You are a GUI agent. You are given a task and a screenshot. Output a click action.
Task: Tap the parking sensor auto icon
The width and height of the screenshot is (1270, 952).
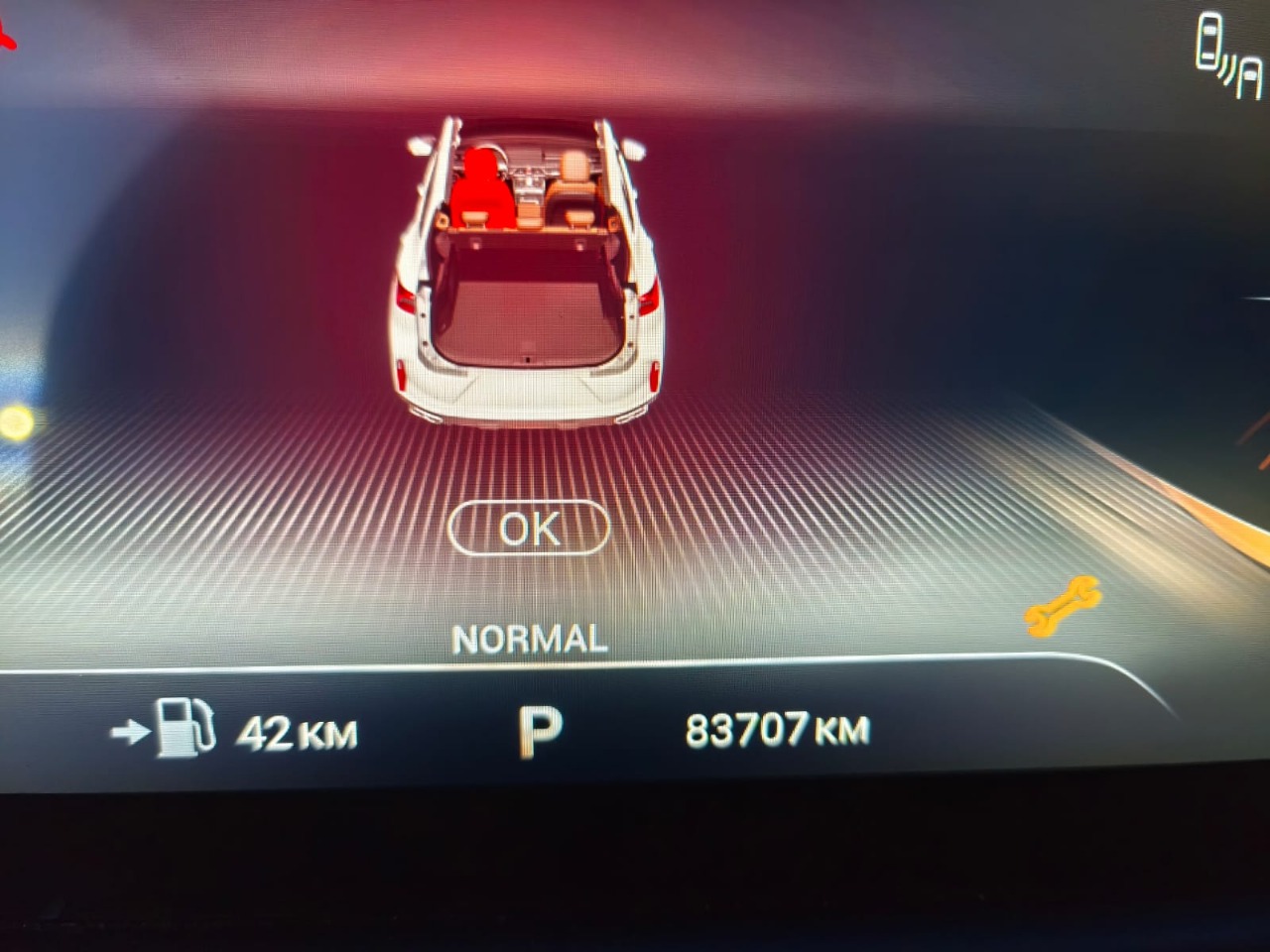click(x=1228, y=57)
